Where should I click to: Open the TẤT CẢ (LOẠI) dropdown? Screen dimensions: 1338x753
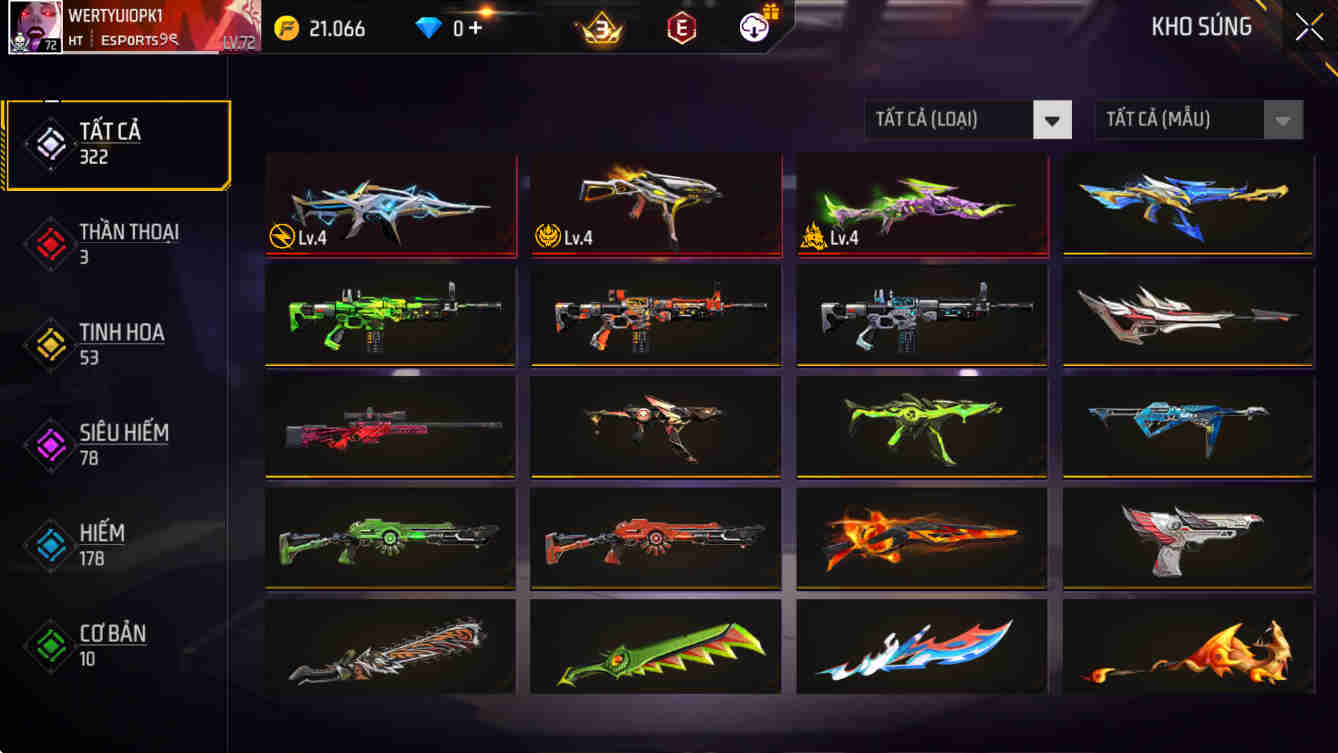click(950, 119)
